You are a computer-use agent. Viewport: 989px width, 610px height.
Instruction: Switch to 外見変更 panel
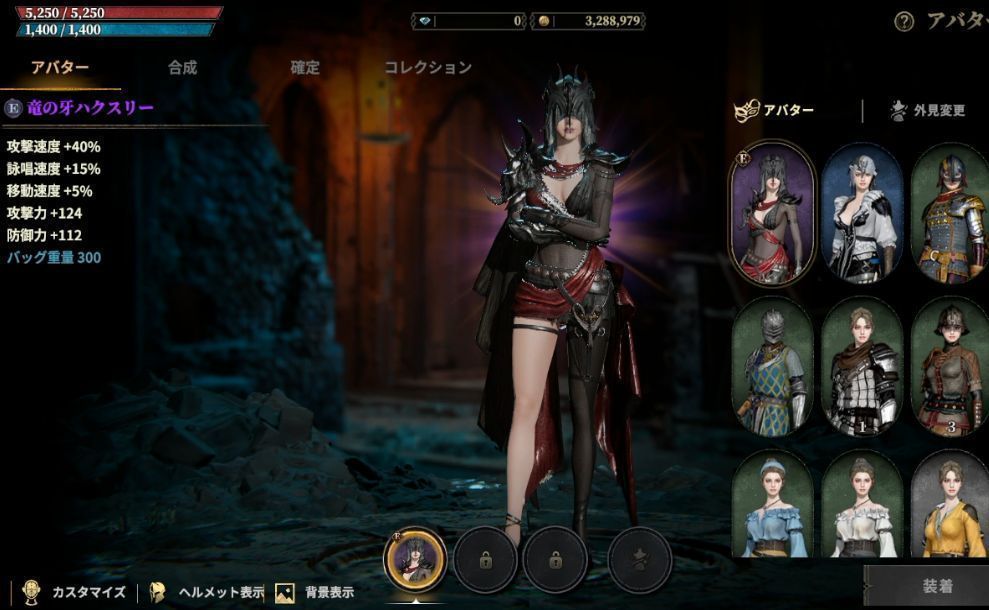[x=927, y=111]
